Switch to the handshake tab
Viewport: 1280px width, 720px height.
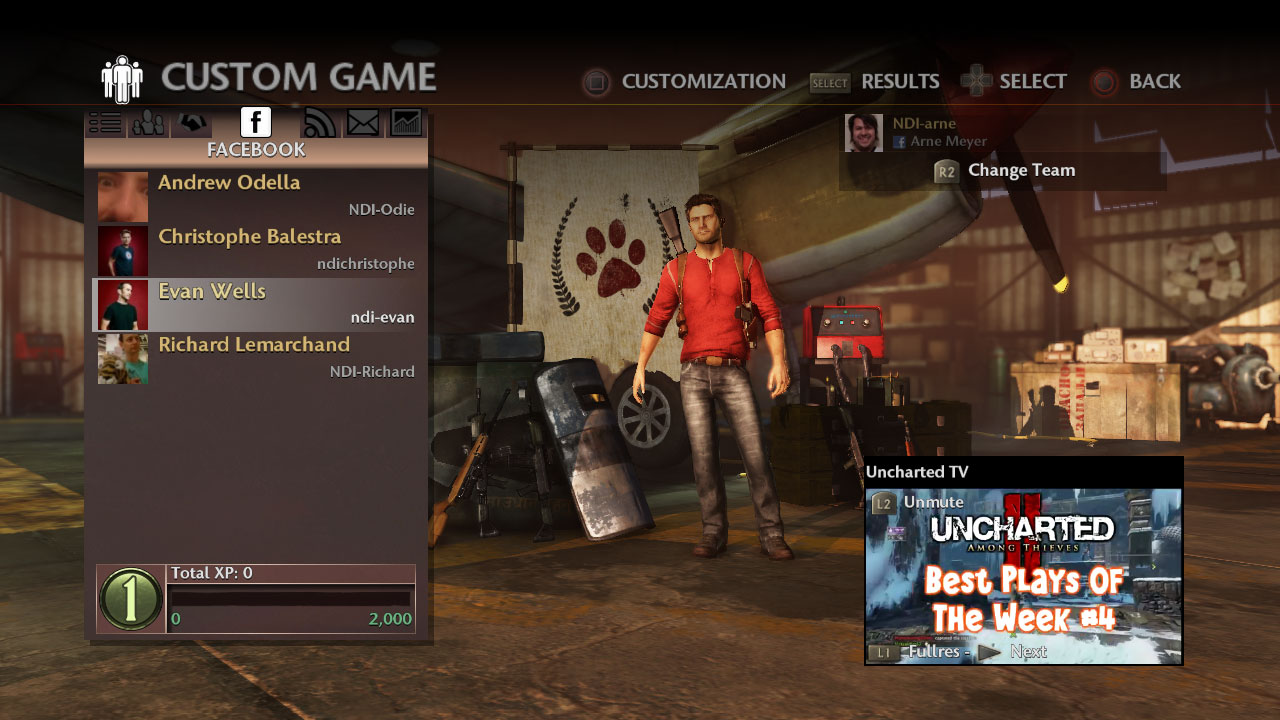pos(193,123)
